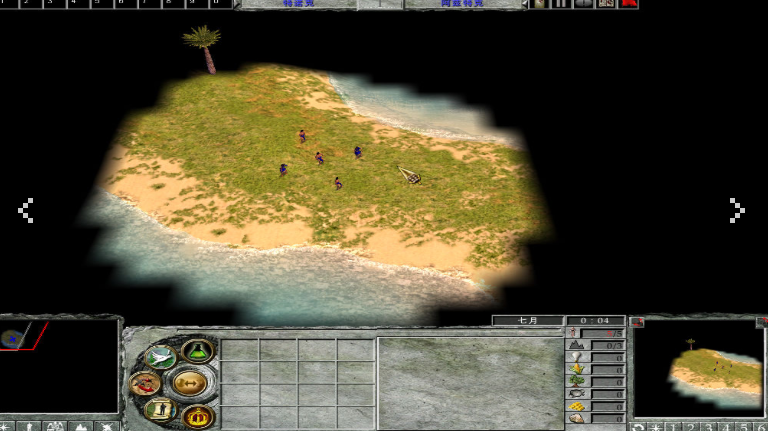Select the food corn resource icon
The width and height of the screenshot is (768, 431).
(577, 369)
